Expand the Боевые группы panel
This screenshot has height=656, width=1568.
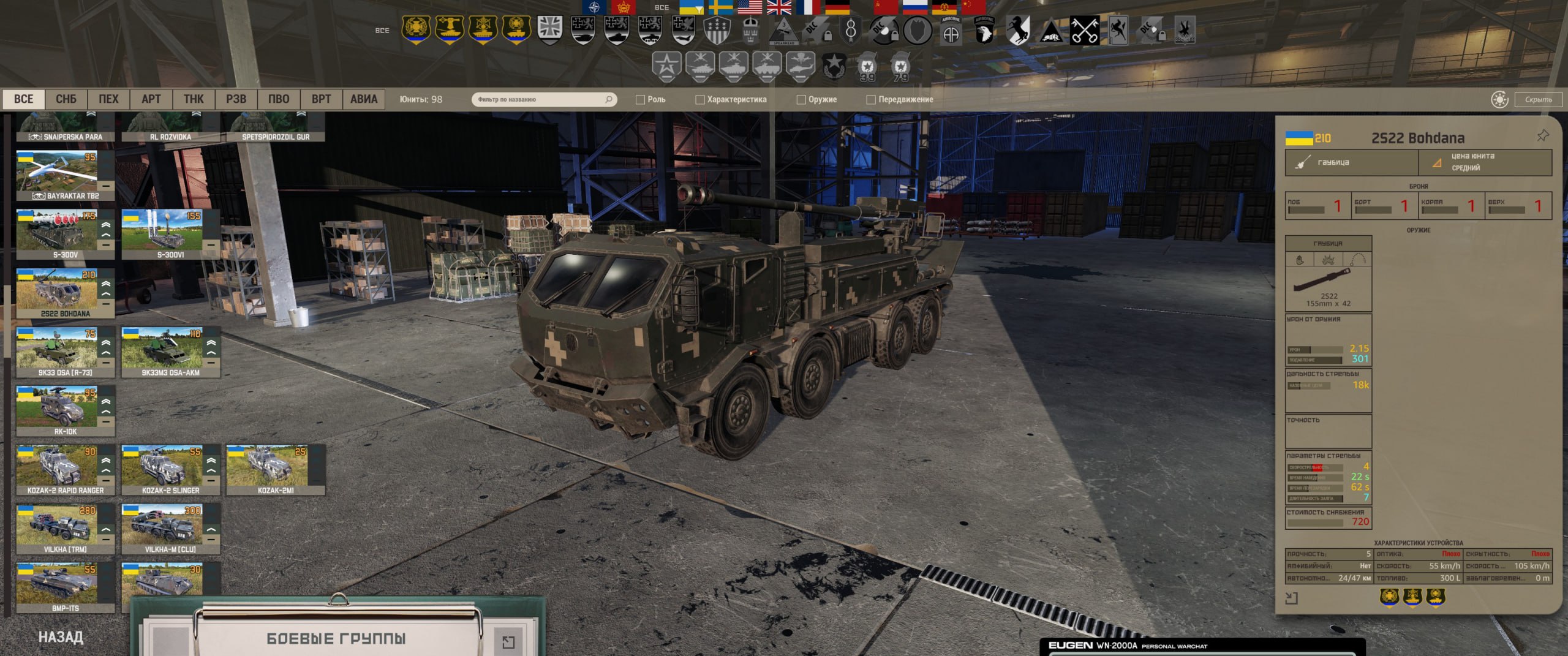(x=508, y=641)
